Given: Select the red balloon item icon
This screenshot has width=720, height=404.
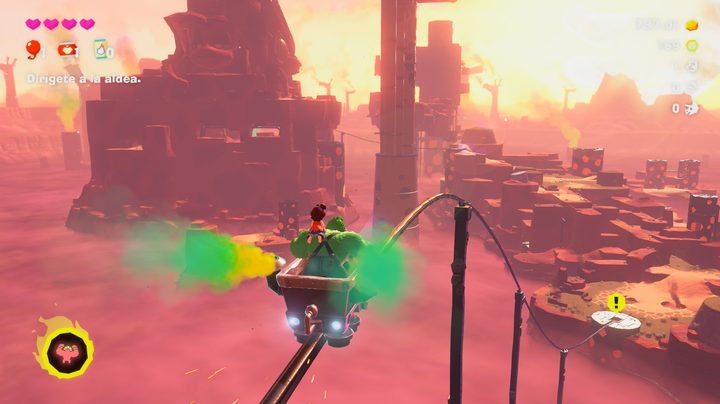Looking at the screenshot, I should (x=33, y=49).
